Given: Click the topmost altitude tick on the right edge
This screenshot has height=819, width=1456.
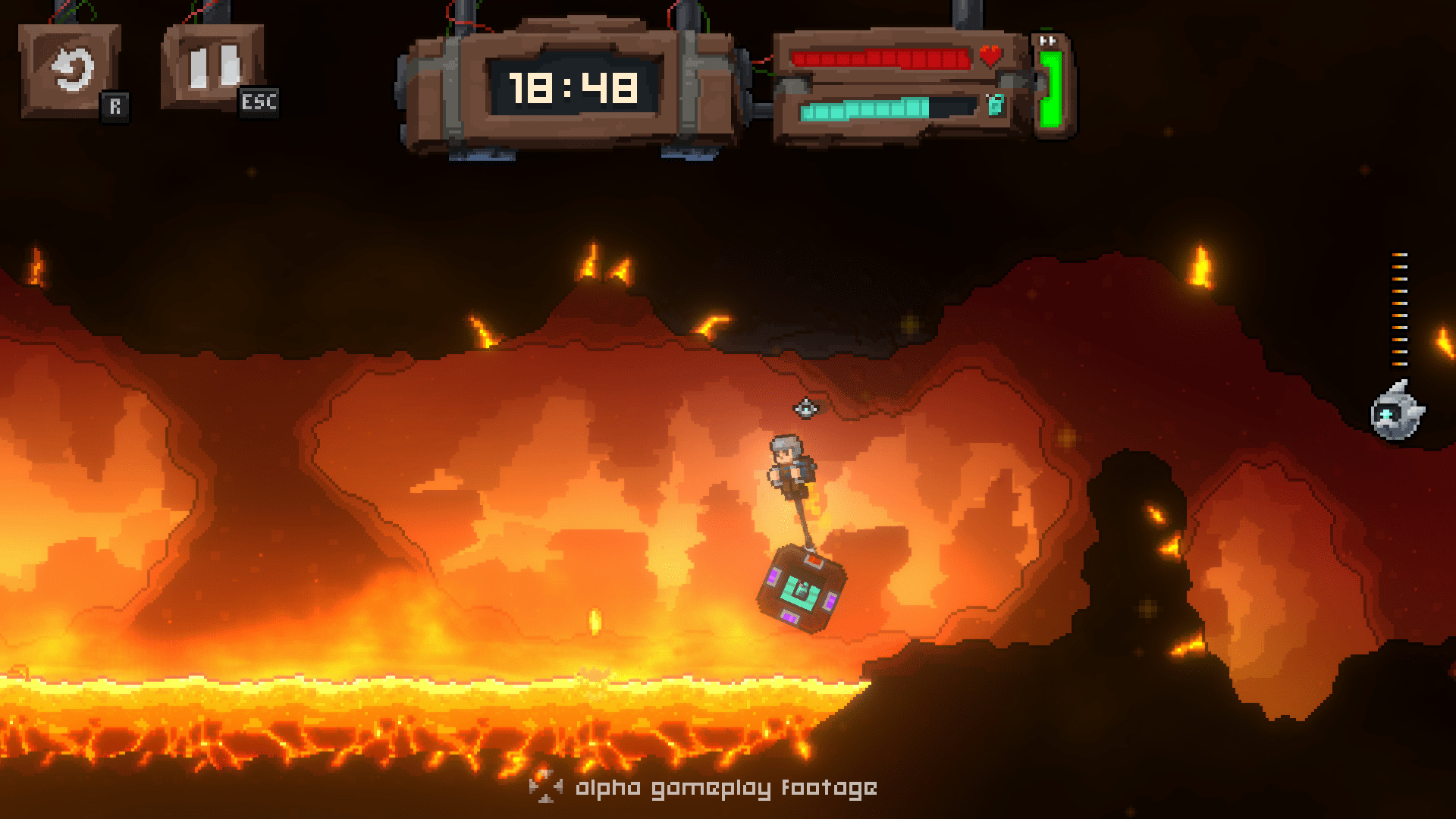Looking at the screenshot, I should (x=1398, y=255).
